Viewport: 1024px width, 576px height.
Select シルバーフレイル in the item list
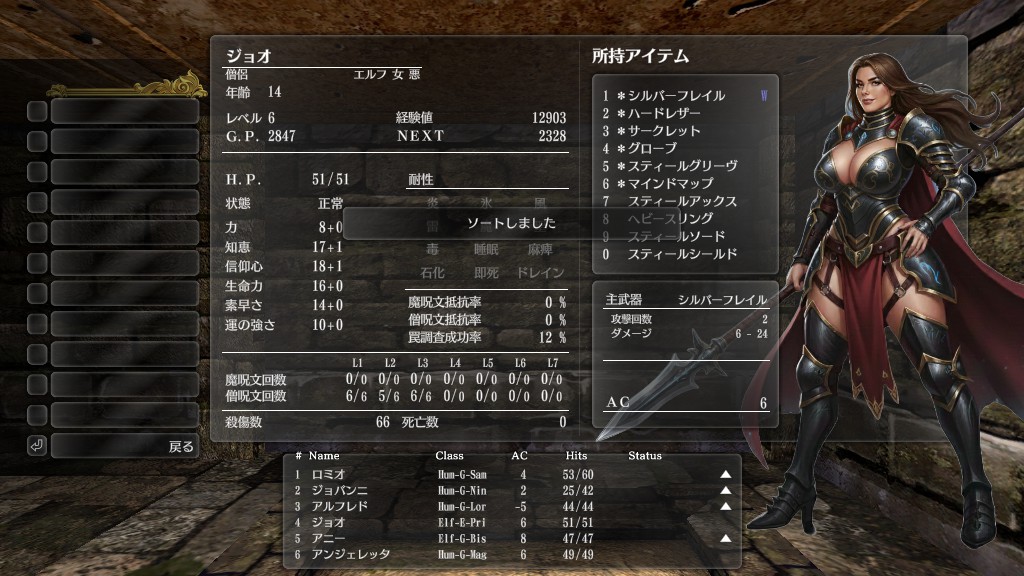677,96
